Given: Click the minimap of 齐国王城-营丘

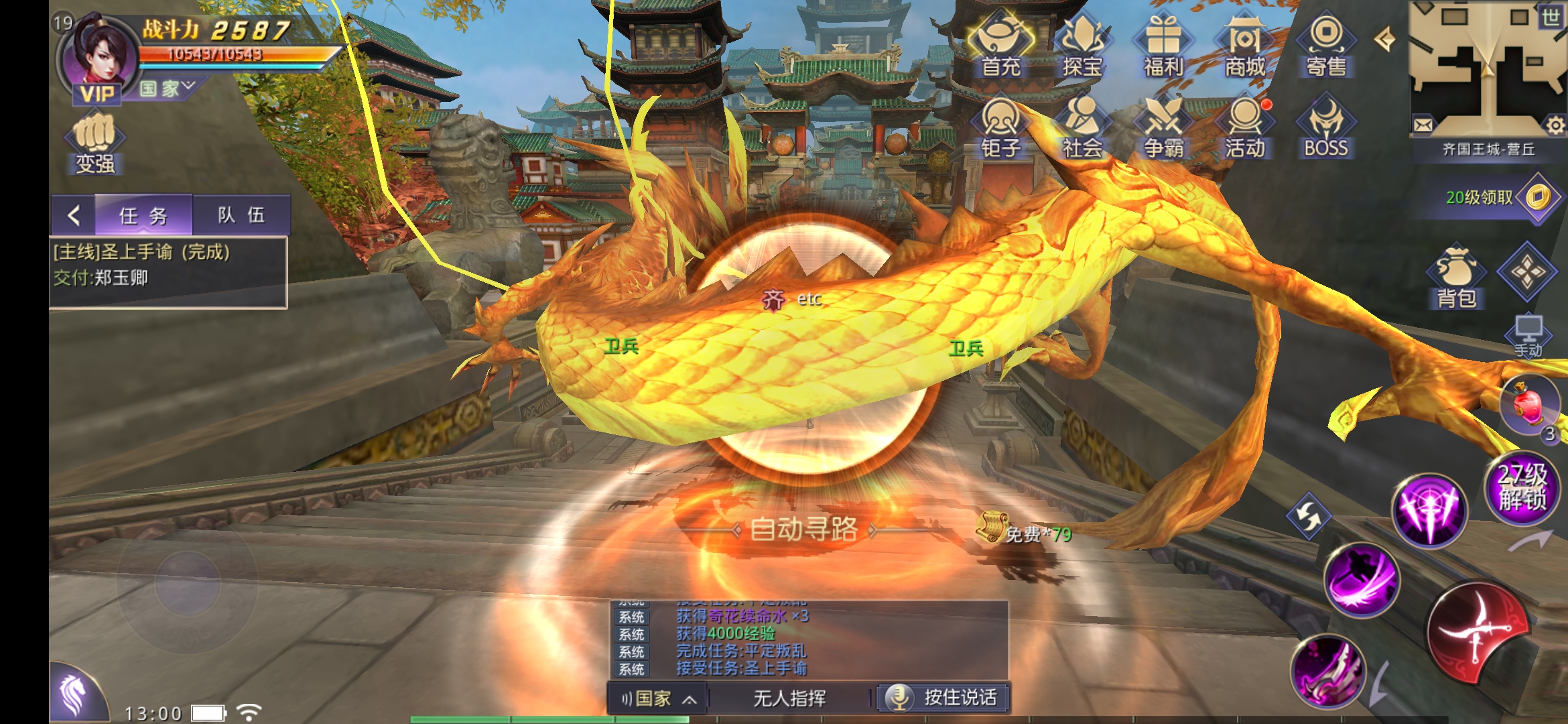Looking at the screenshot, I should 1488,67.
